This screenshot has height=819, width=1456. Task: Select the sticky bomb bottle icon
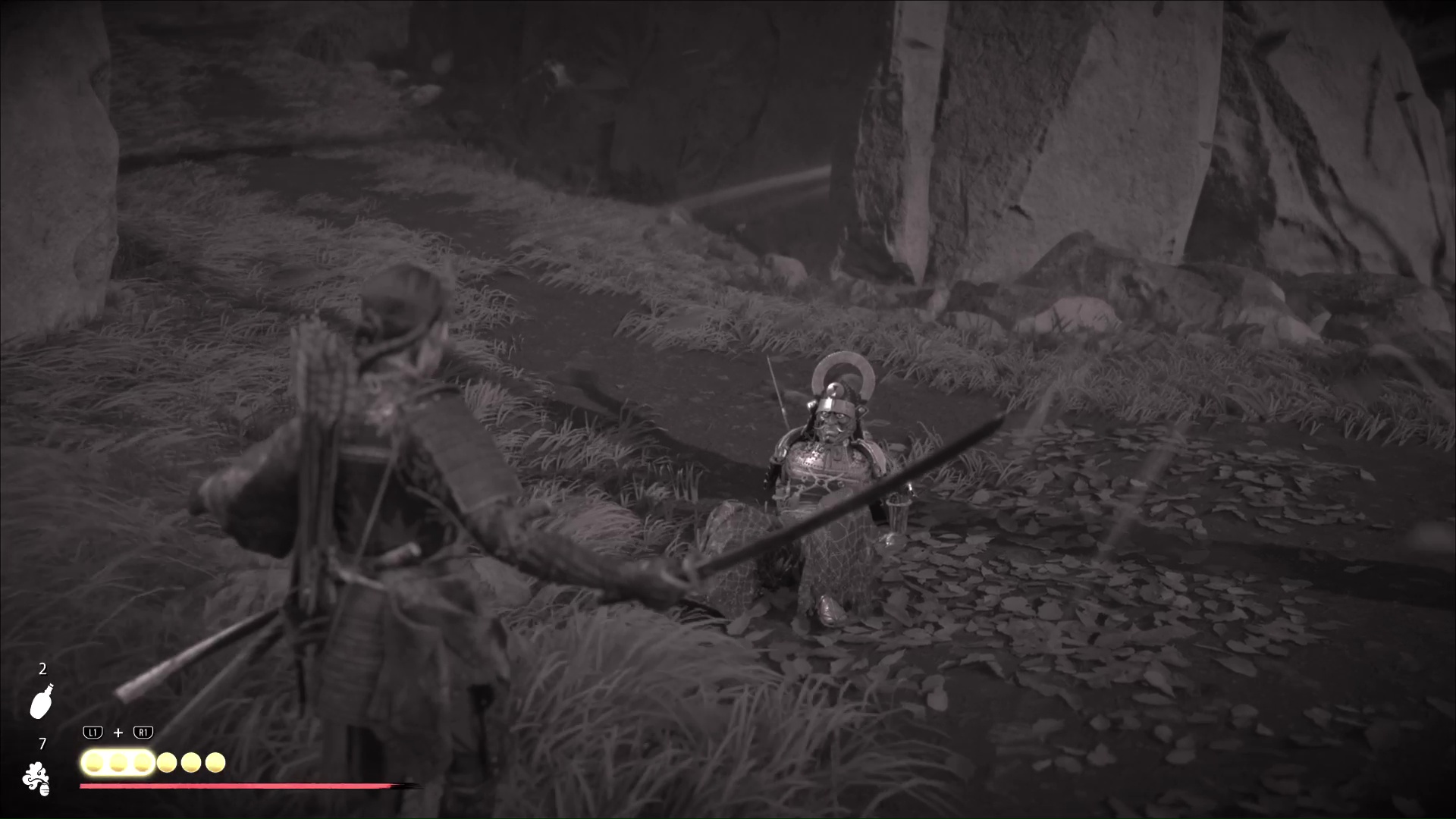coord(41,701)
